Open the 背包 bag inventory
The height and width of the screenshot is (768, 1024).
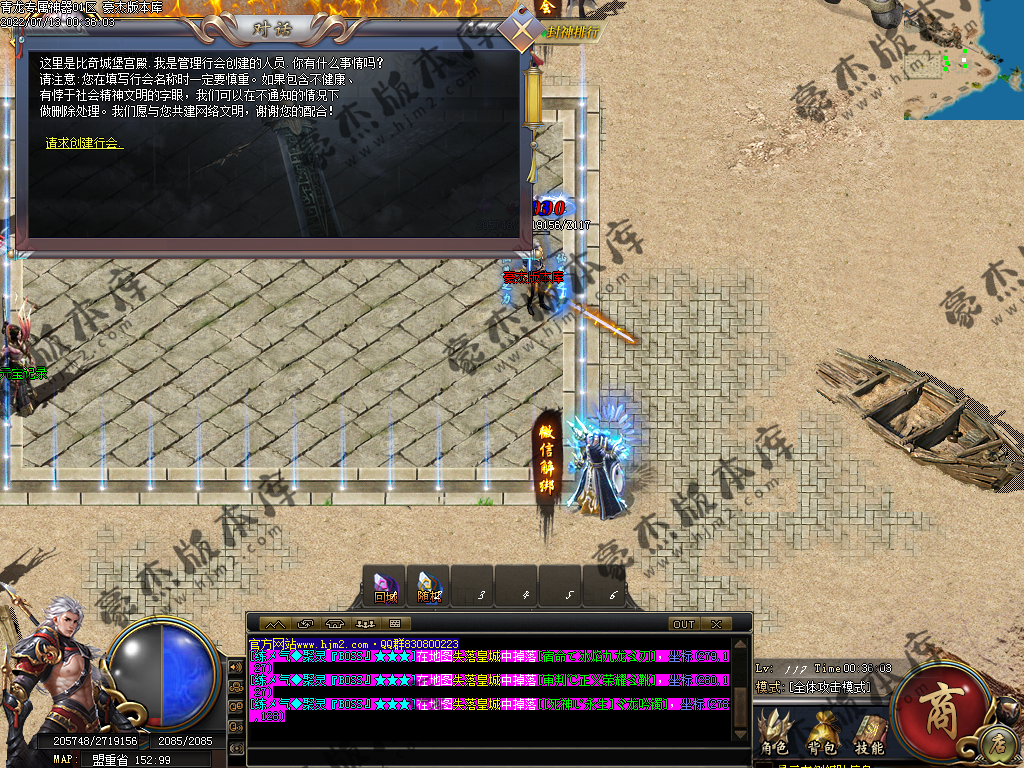coord(822,733)
